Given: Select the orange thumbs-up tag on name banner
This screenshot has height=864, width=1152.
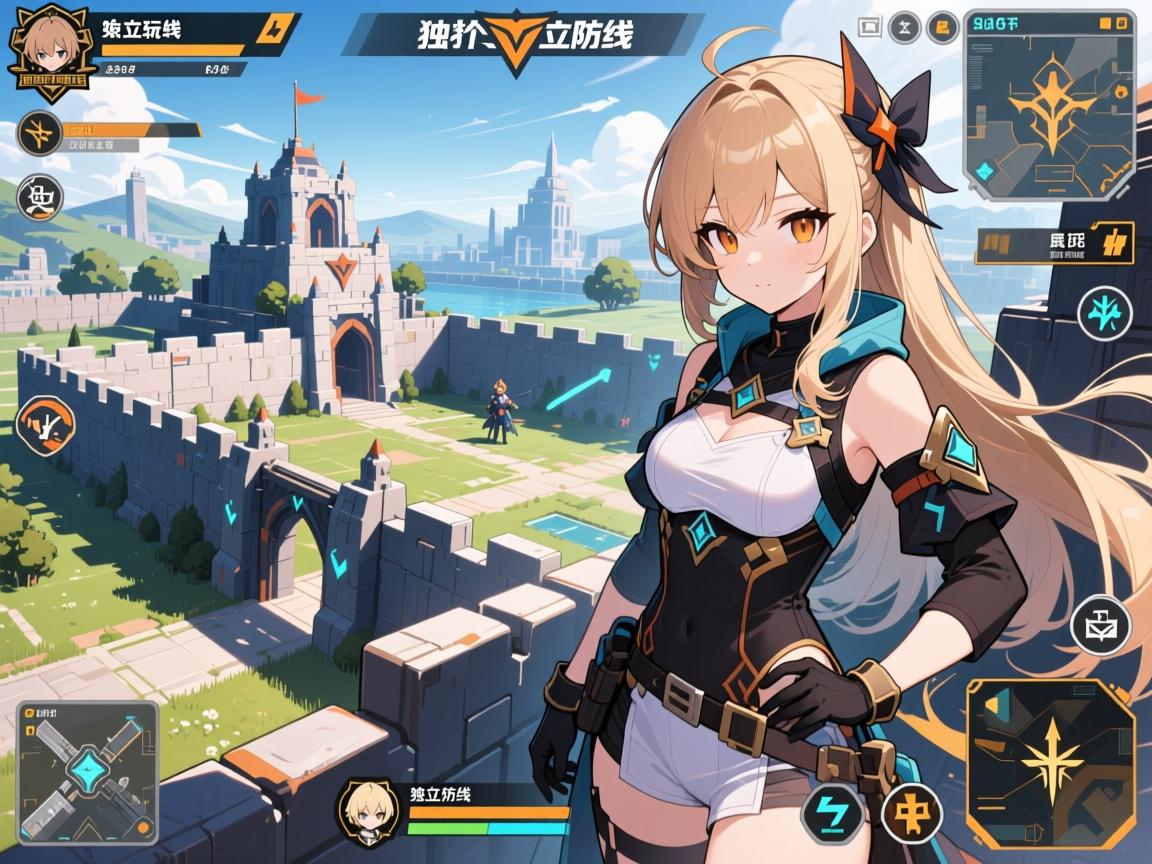Looking at the screenshot, I should click(x=270, y=30).
